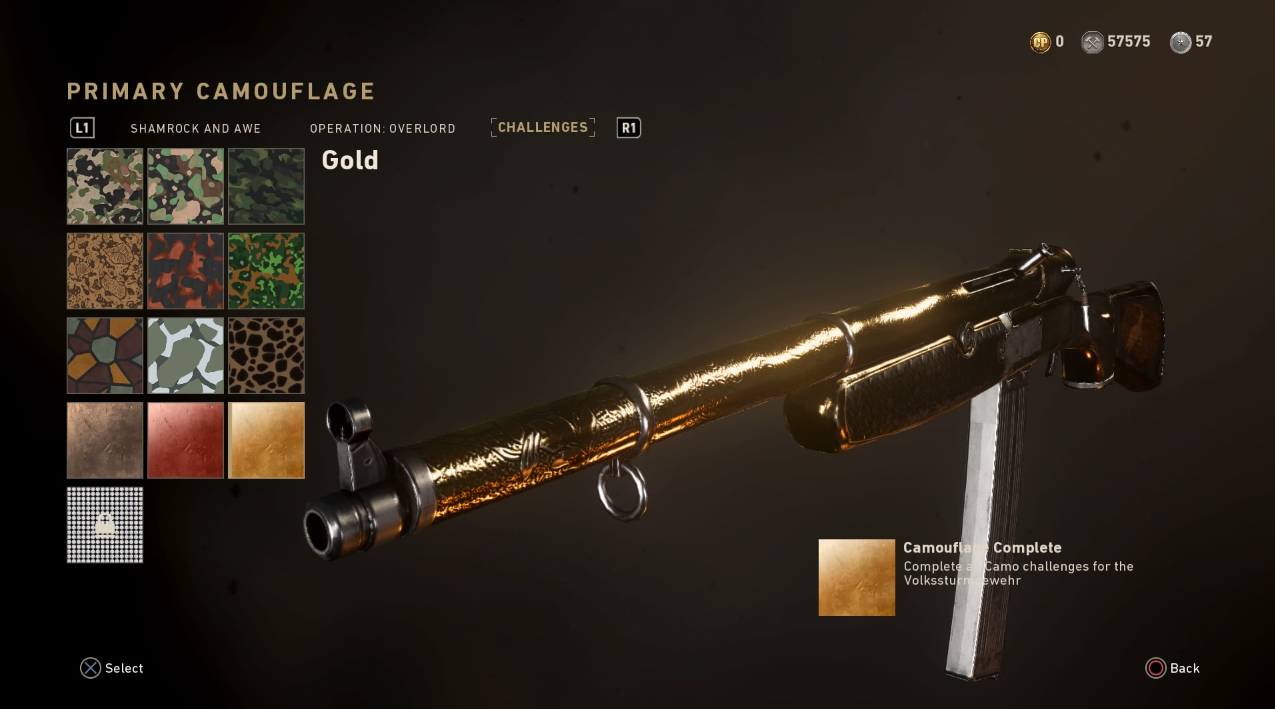Select the tan paisley pattern camo
The height and width of the screenshot is (709, 1275).
[105, 271]
